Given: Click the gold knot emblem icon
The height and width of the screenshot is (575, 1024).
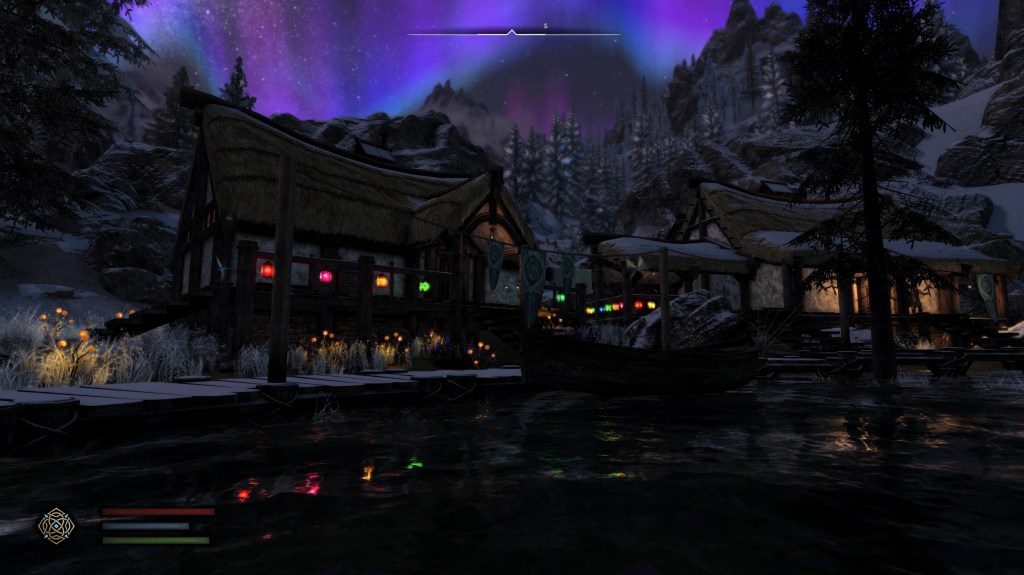Looking at the screenshot, I should pyautogui.click(x=56, y=525).
